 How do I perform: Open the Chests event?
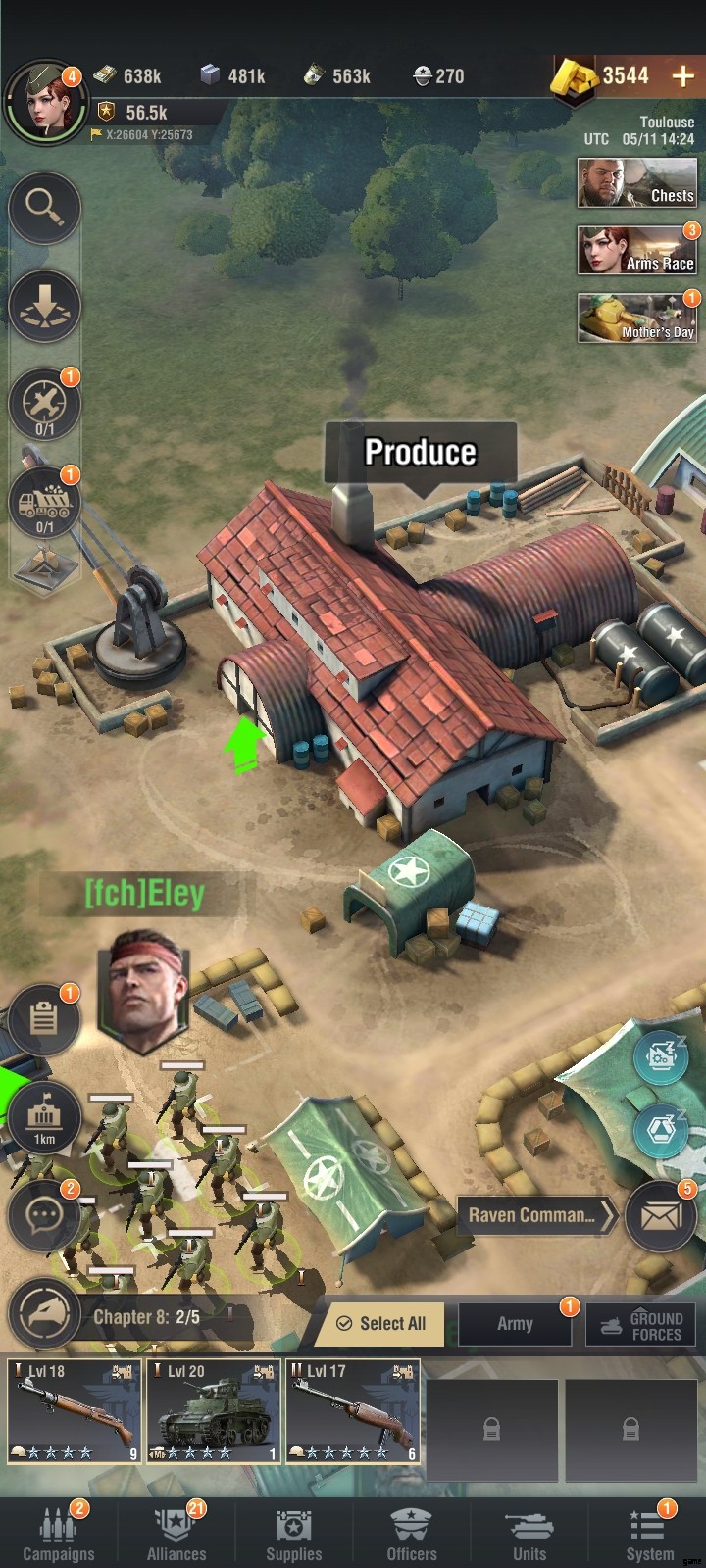click(x=636, y=182)
